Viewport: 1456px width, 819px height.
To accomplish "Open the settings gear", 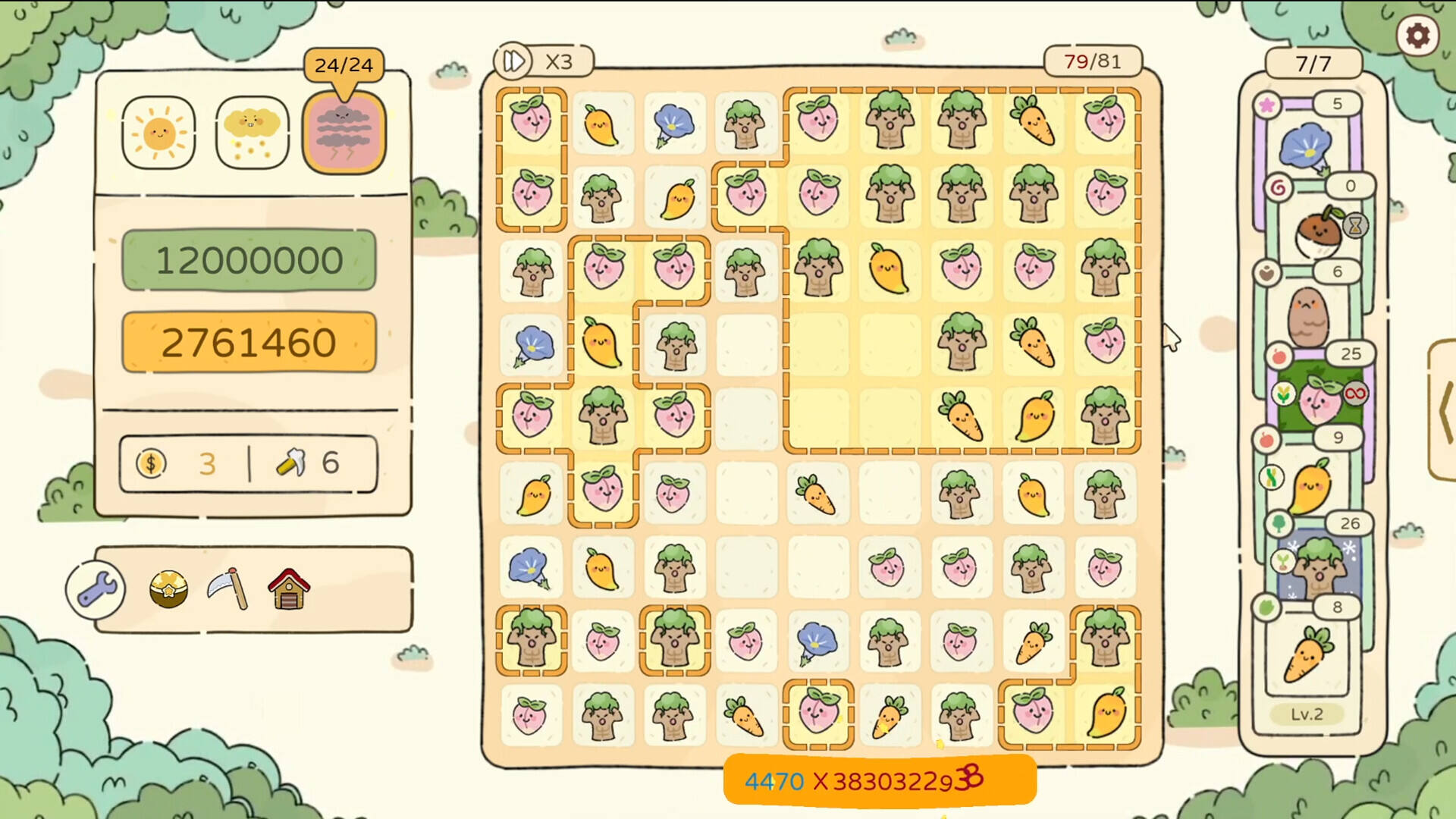I will 1417,35.
